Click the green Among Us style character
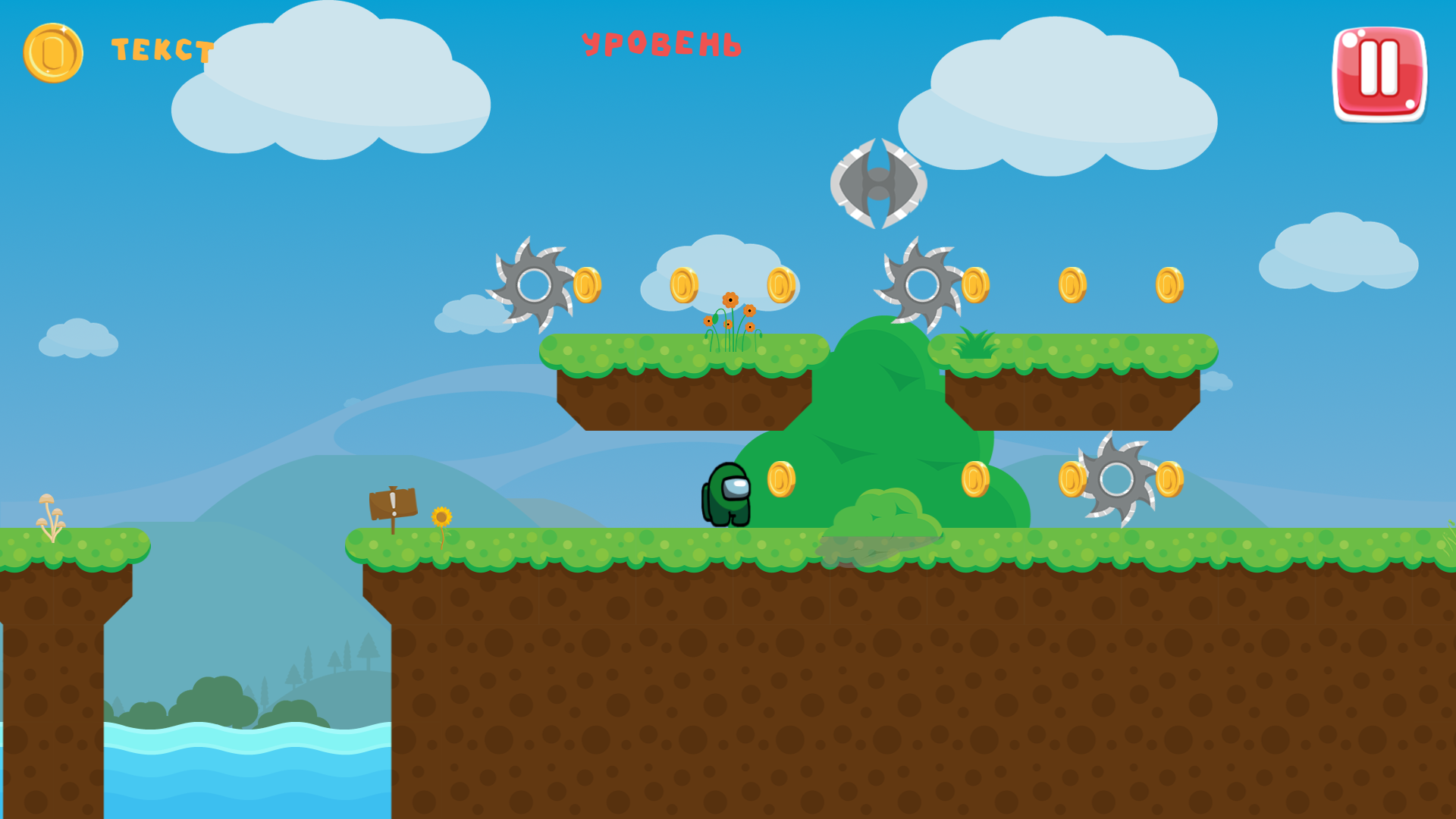This screenshot has width=1456, height=819. pos(726,497)
